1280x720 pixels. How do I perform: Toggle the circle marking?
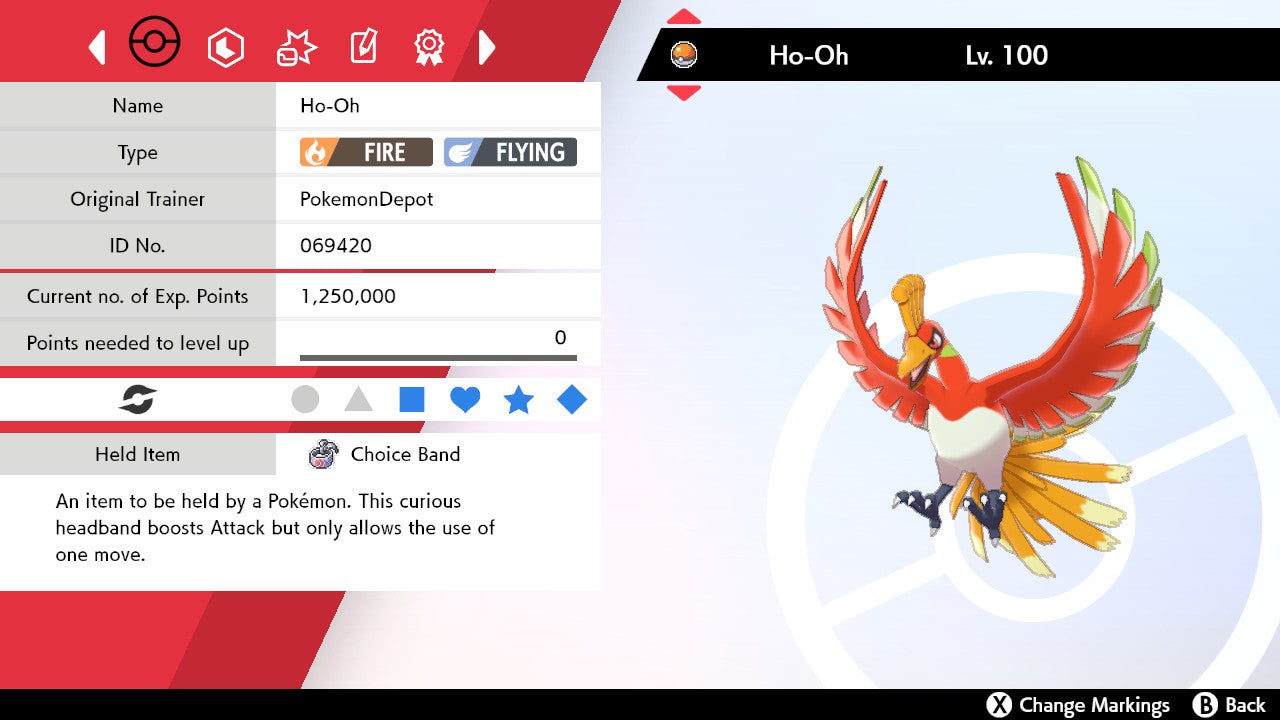pyautogui.click(x=305, y=400)
